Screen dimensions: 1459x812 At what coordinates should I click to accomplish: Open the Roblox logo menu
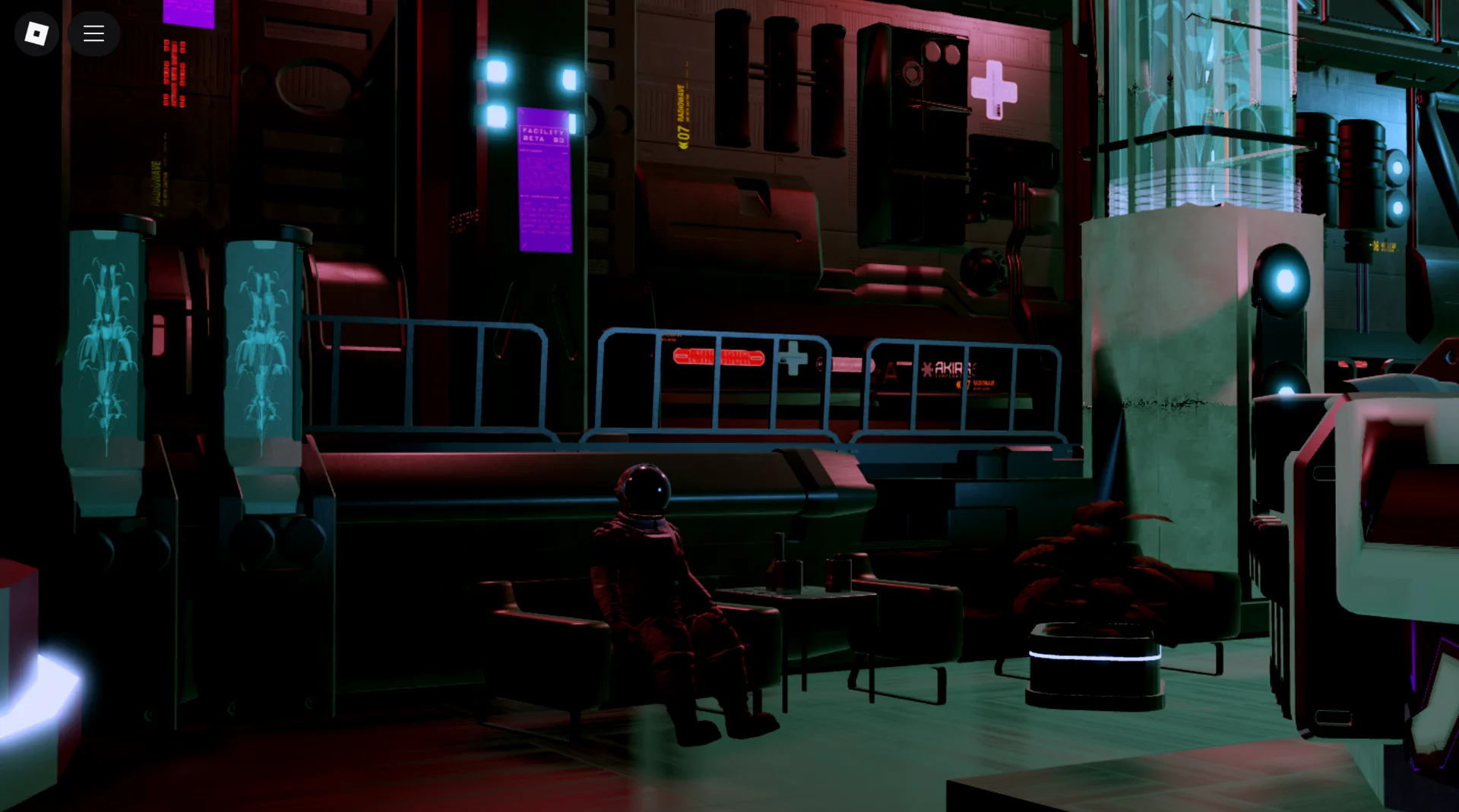pos(36,33)
